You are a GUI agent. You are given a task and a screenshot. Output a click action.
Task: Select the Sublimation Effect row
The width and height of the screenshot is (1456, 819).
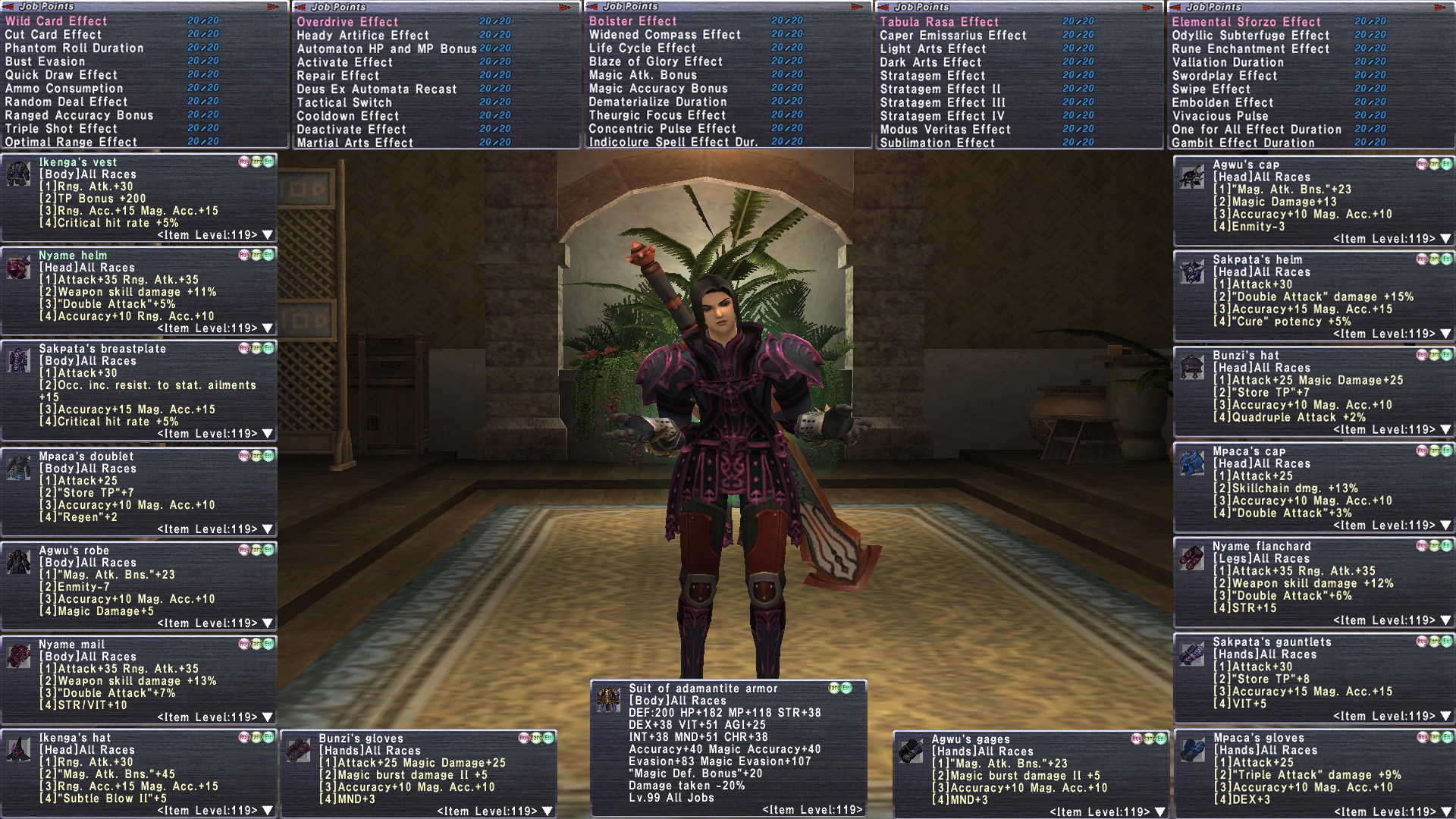tap(937, 143)
